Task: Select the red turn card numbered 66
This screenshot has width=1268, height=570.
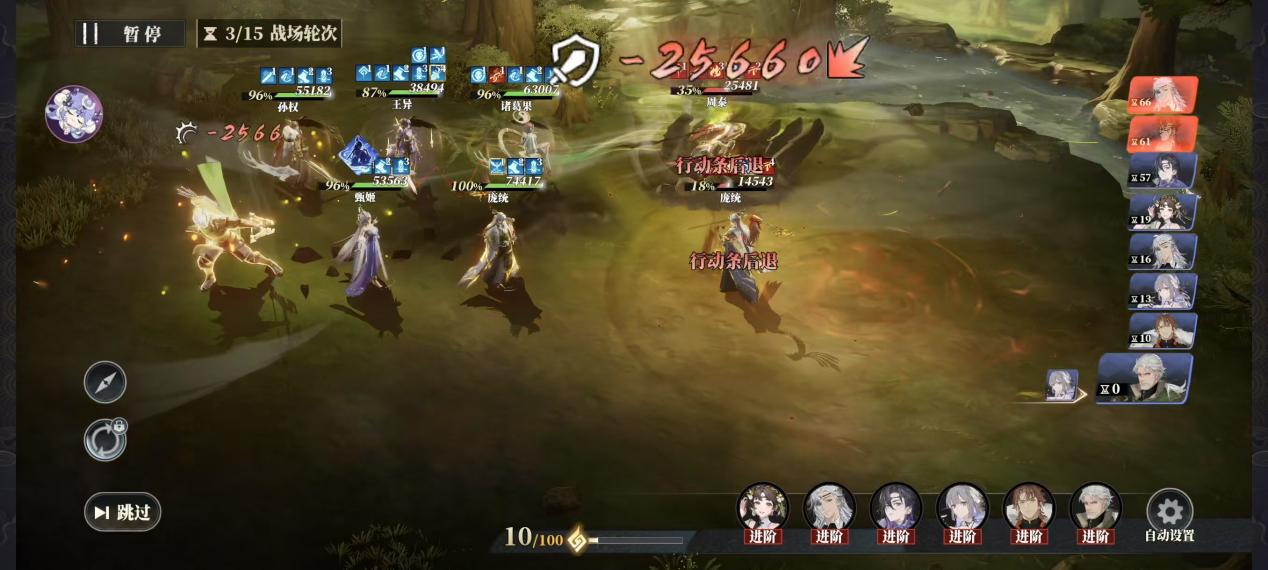Action: 1163,96
